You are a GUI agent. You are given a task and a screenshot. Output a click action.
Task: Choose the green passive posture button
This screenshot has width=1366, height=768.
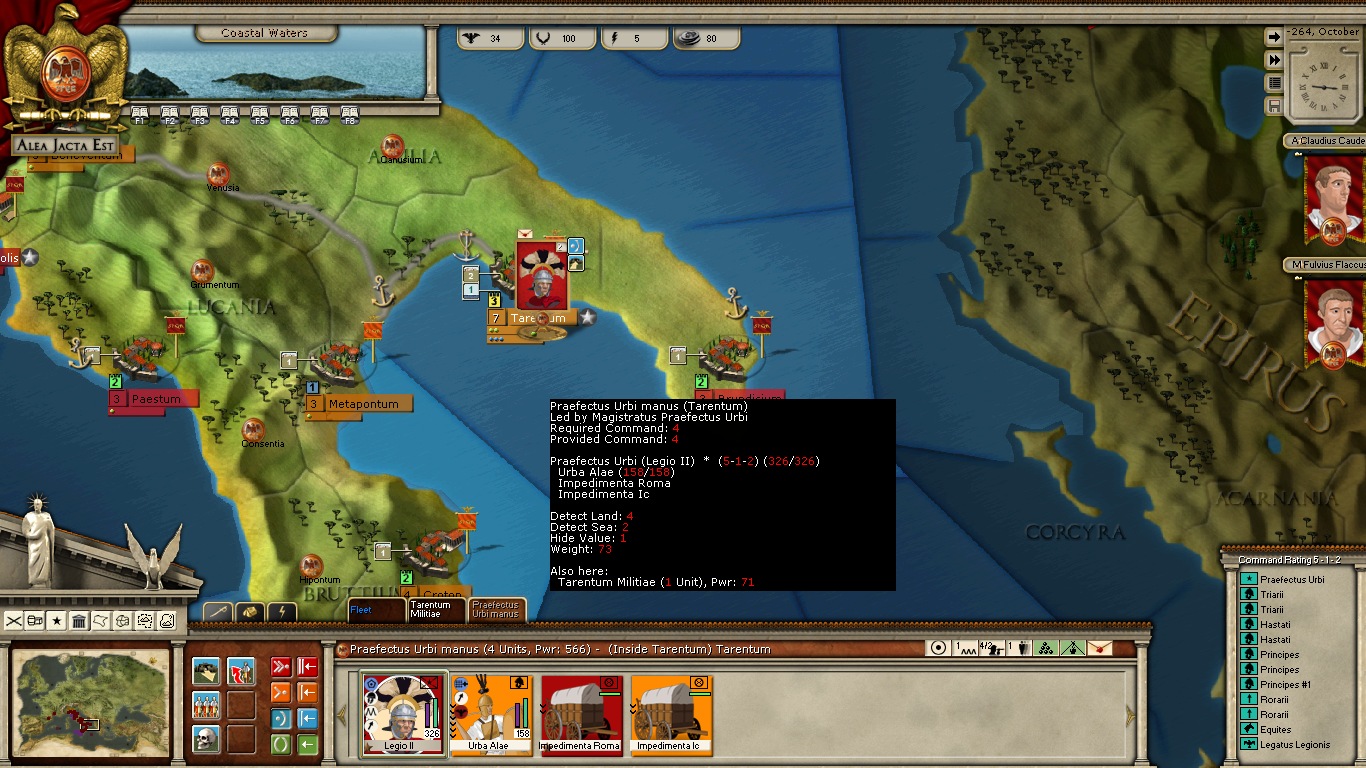click(x=281, y=744)
